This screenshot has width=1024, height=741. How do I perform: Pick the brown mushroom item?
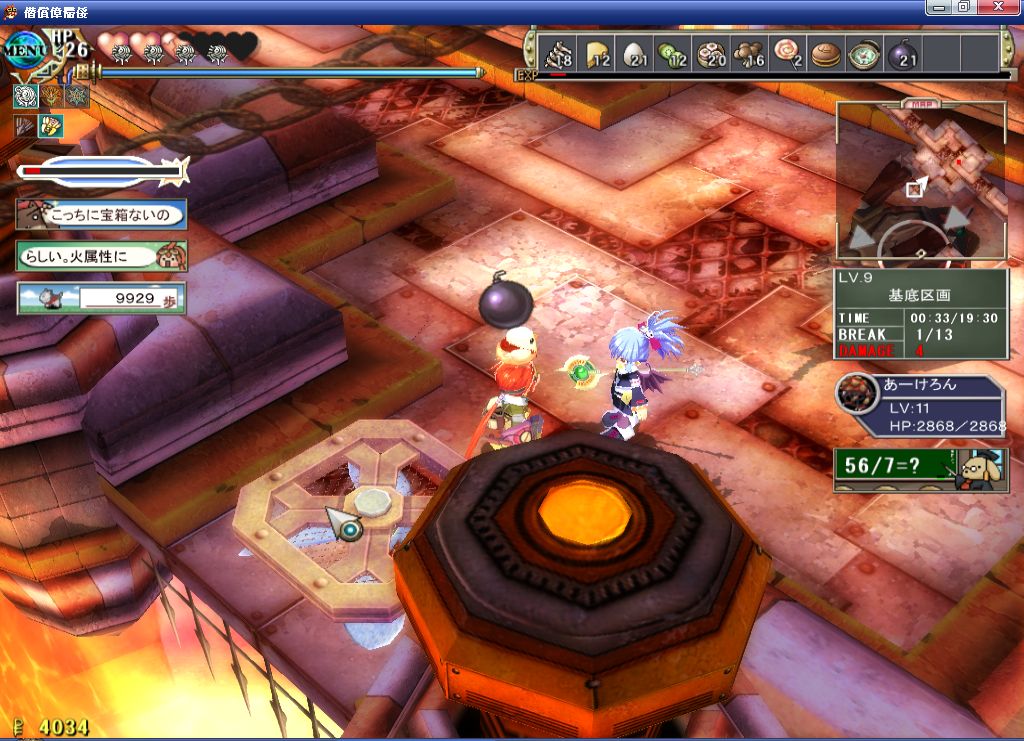[x=748, y=54]
